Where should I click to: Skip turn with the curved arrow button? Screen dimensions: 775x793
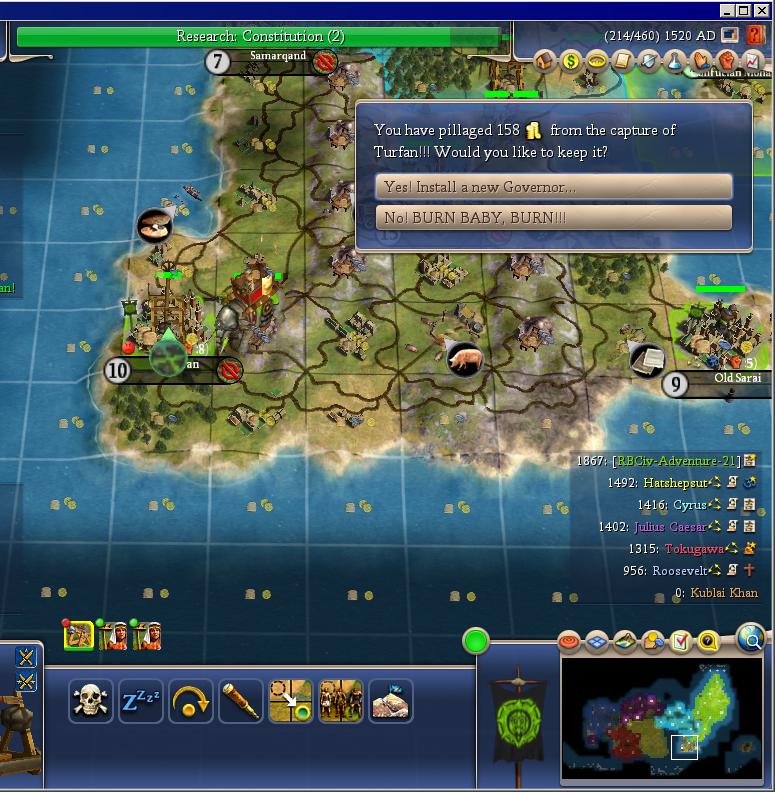[191, 701]
